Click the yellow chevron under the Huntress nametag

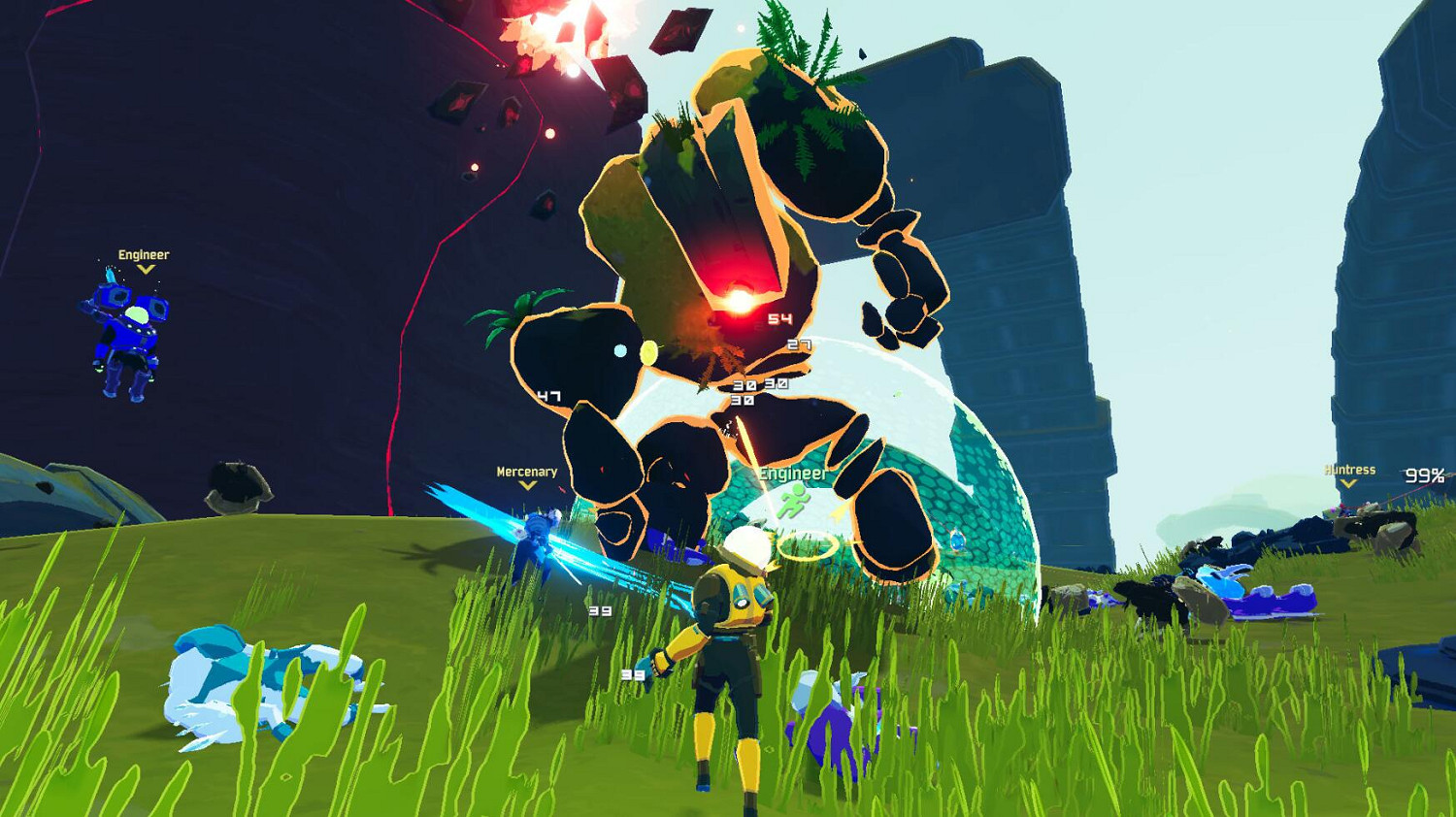click(x=1347, y=484)
